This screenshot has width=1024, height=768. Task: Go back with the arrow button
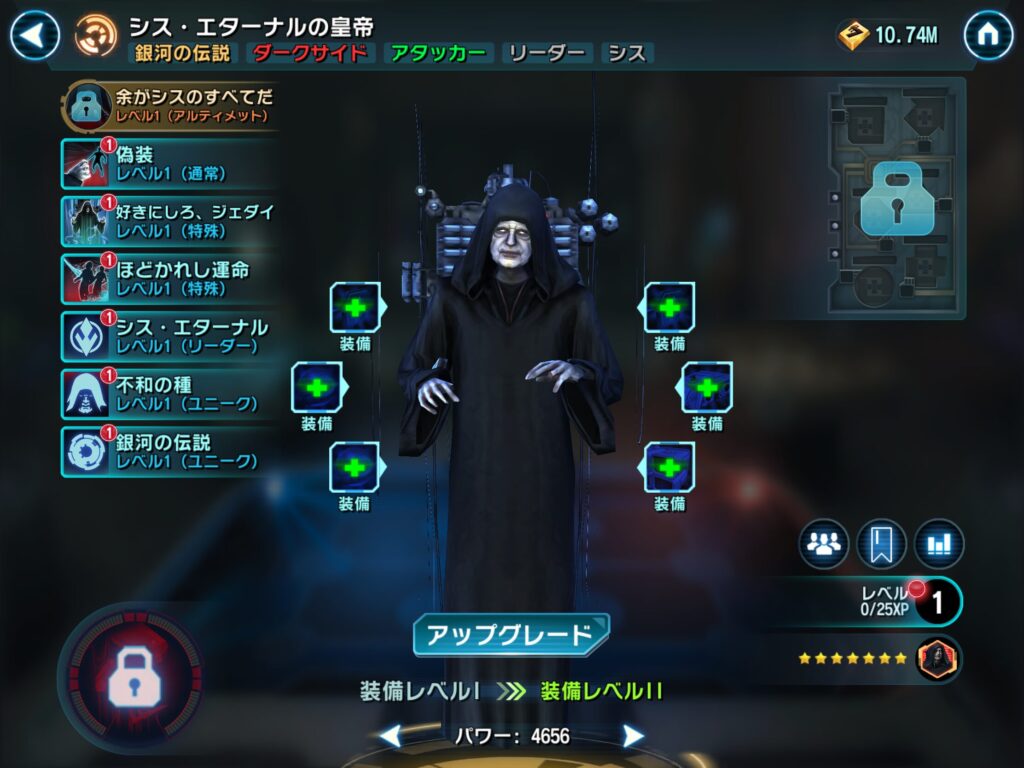pyautogui.click(x=34, y=36)
